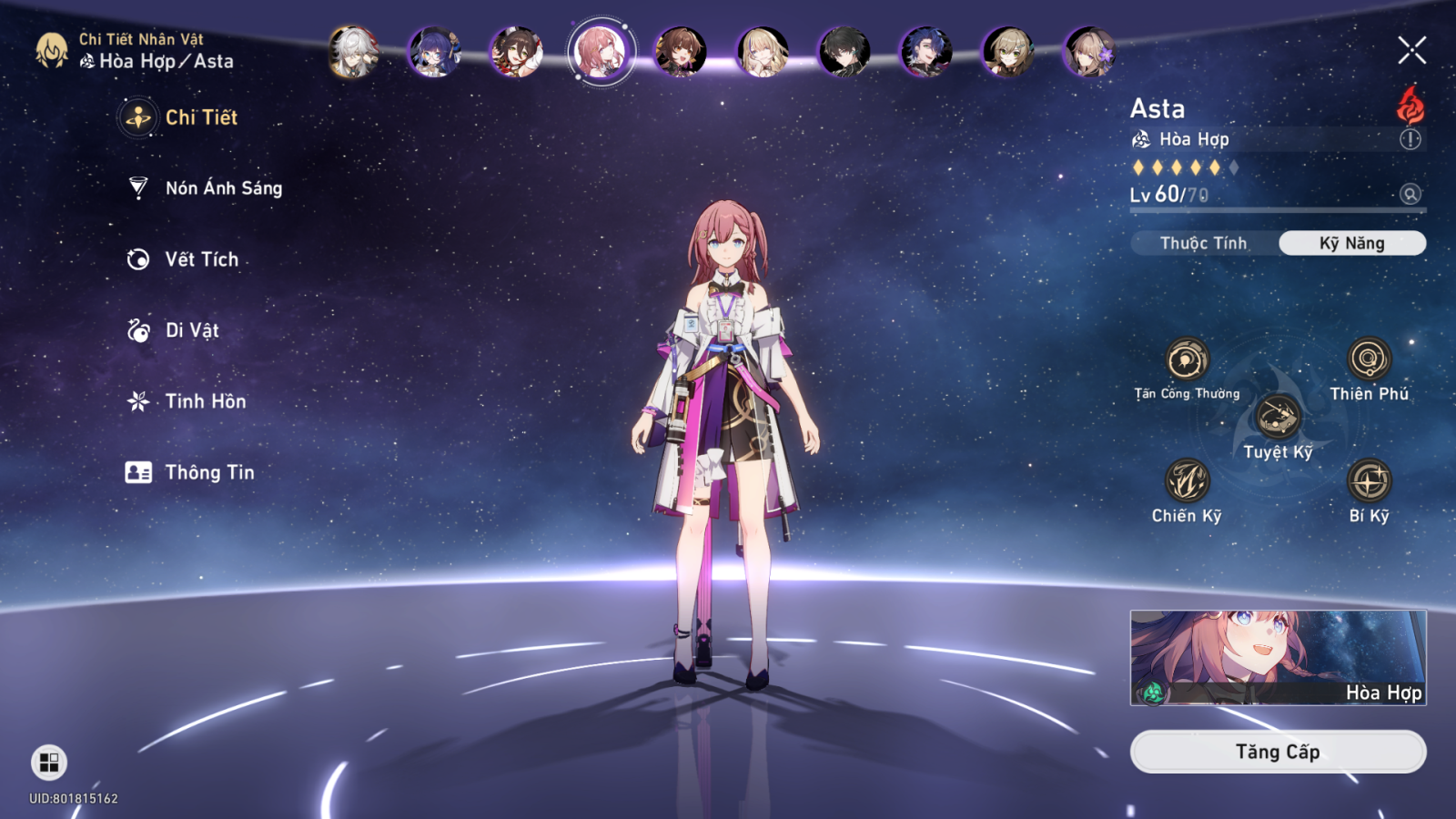Select the Di Vật menu entry

point(174,330)
